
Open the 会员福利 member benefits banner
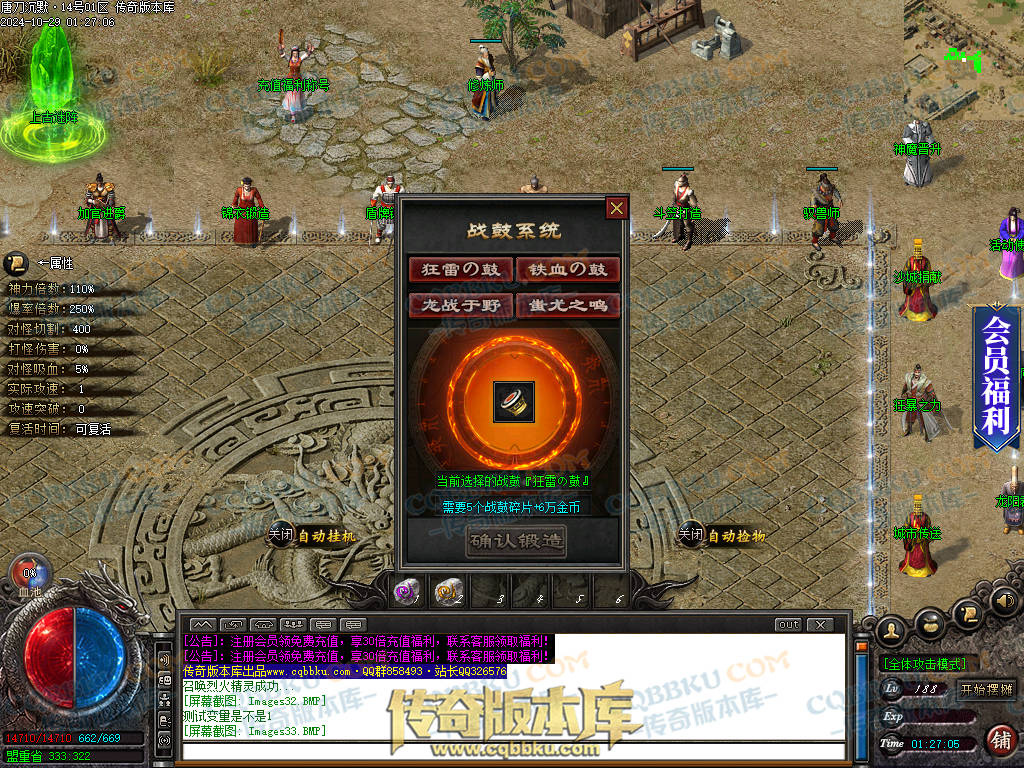995,376
